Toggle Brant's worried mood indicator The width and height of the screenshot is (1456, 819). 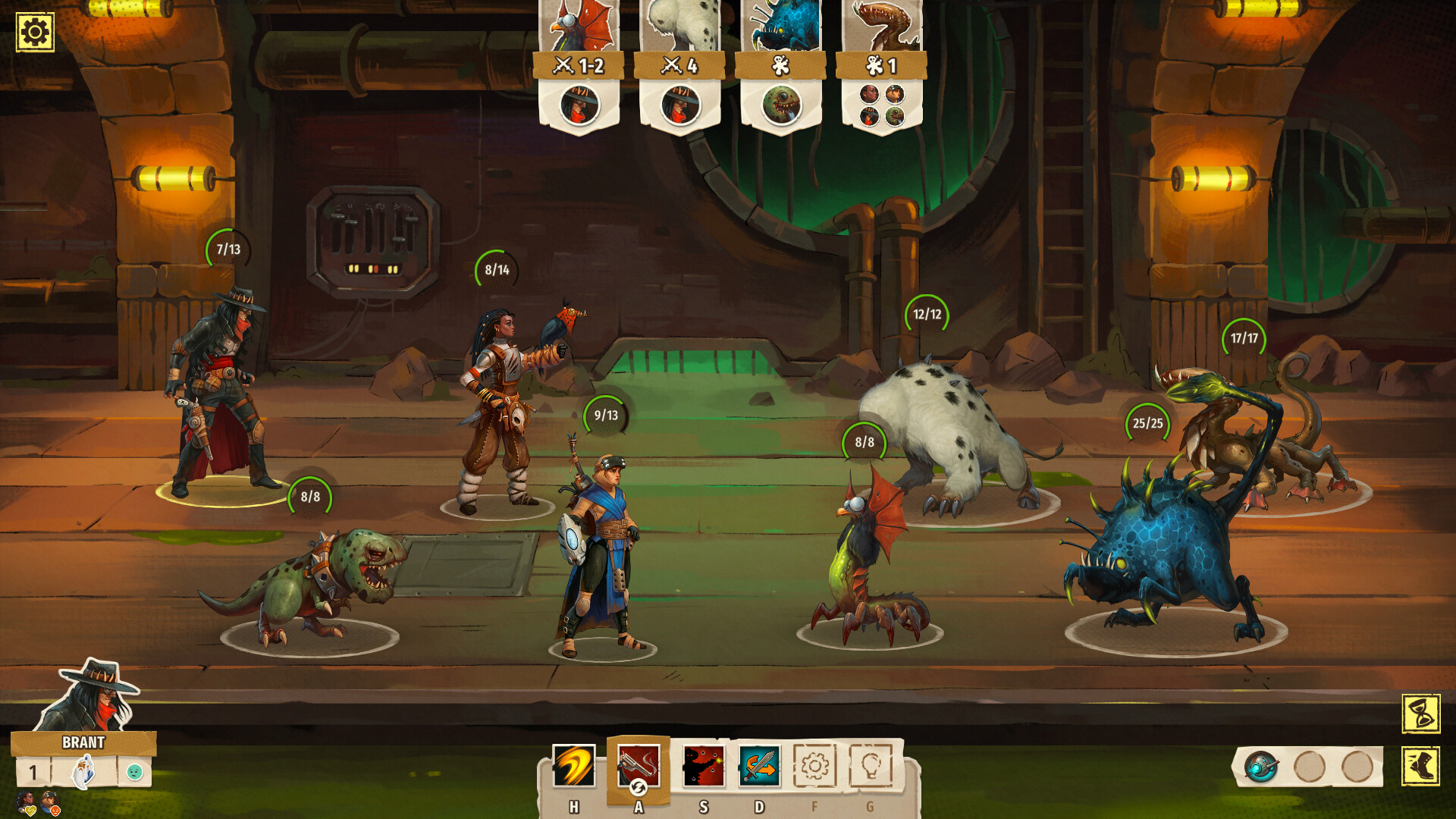point(134,773)
